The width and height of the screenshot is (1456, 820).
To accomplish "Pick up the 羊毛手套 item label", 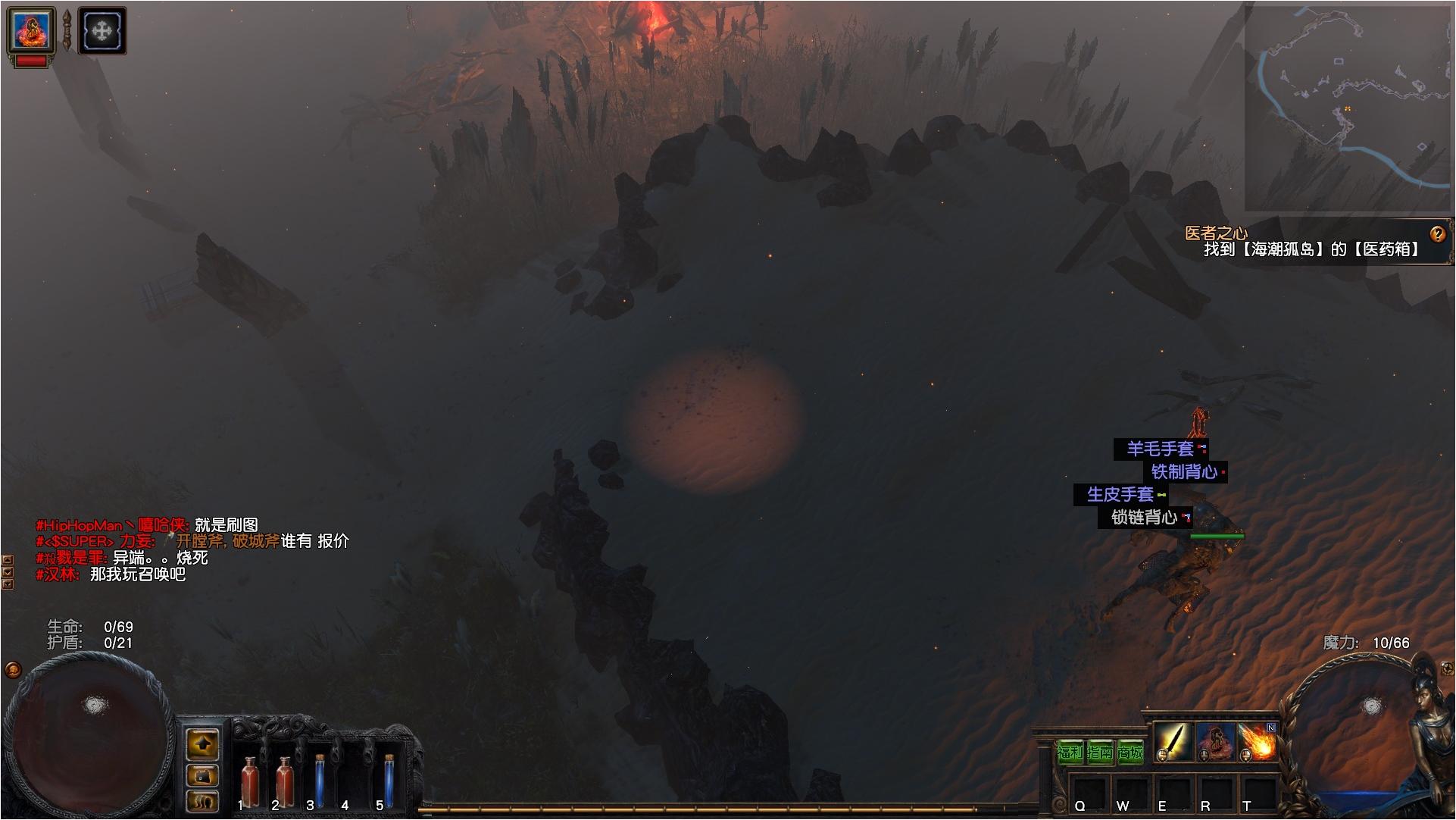I will point(1160,449).
